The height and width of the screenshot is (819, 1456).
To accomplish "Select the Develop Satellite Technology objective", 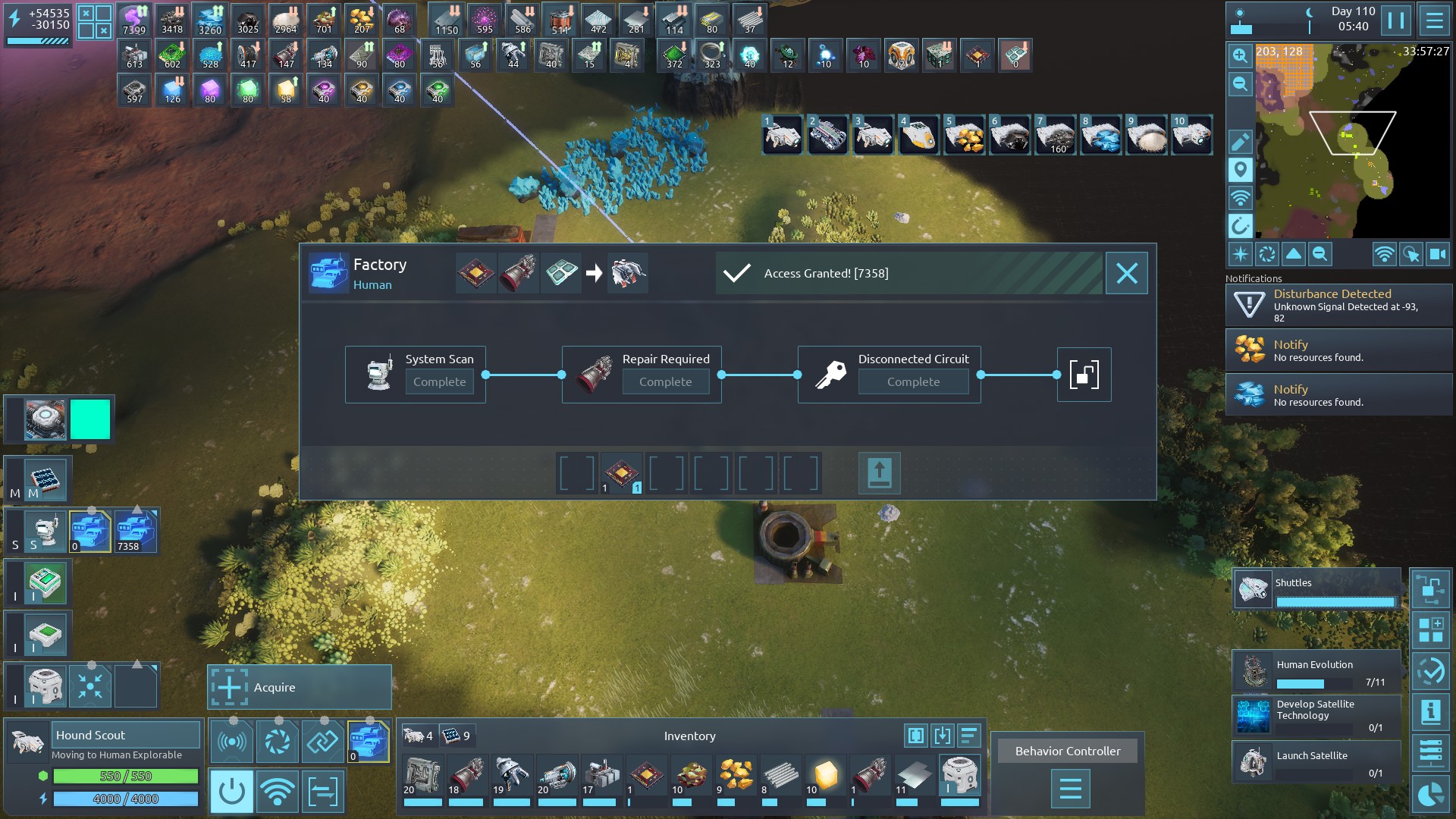I will (1316, 716).
